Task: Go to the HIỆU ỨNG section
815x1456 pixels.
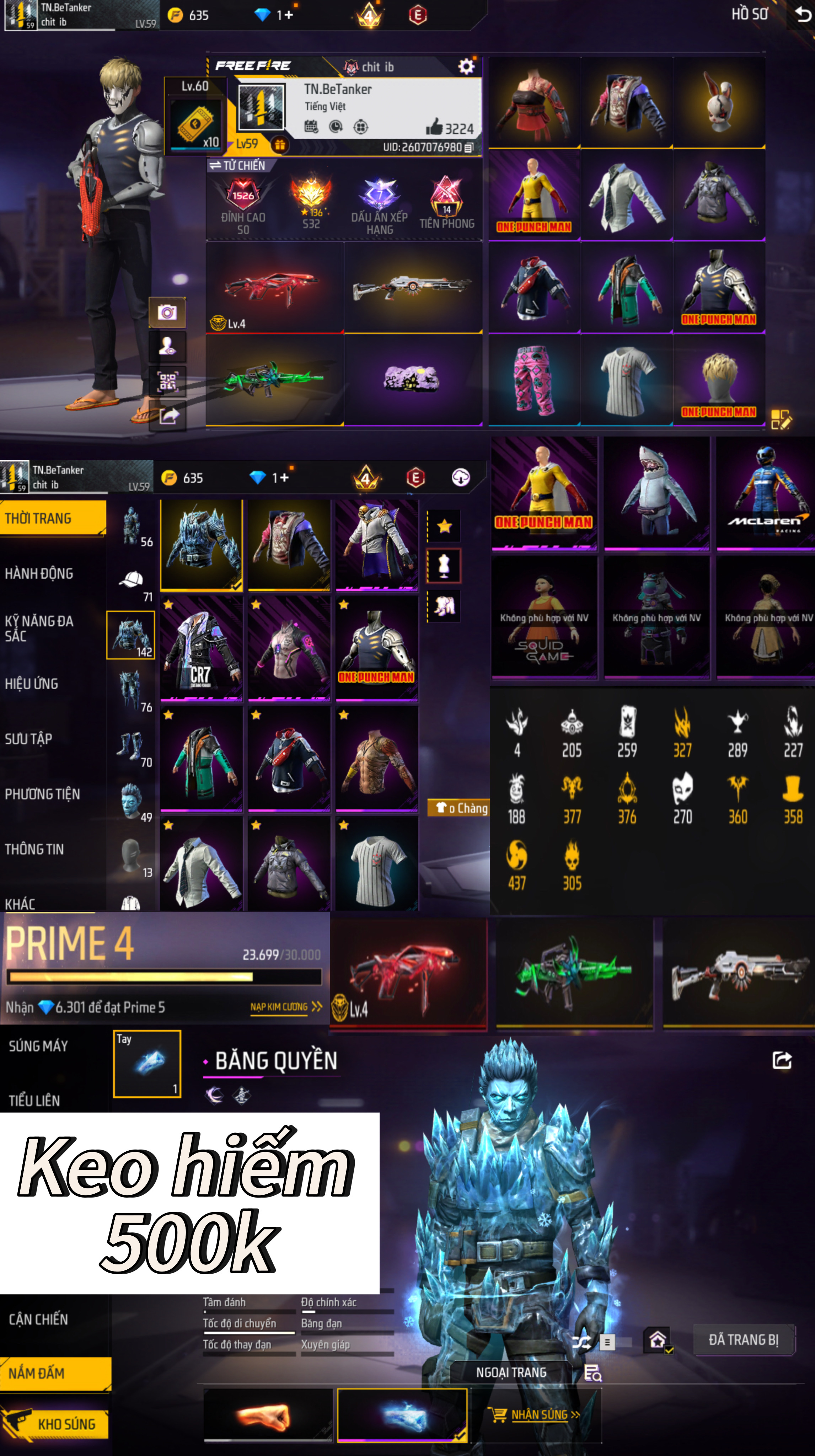Action: [x=32, y=683]
